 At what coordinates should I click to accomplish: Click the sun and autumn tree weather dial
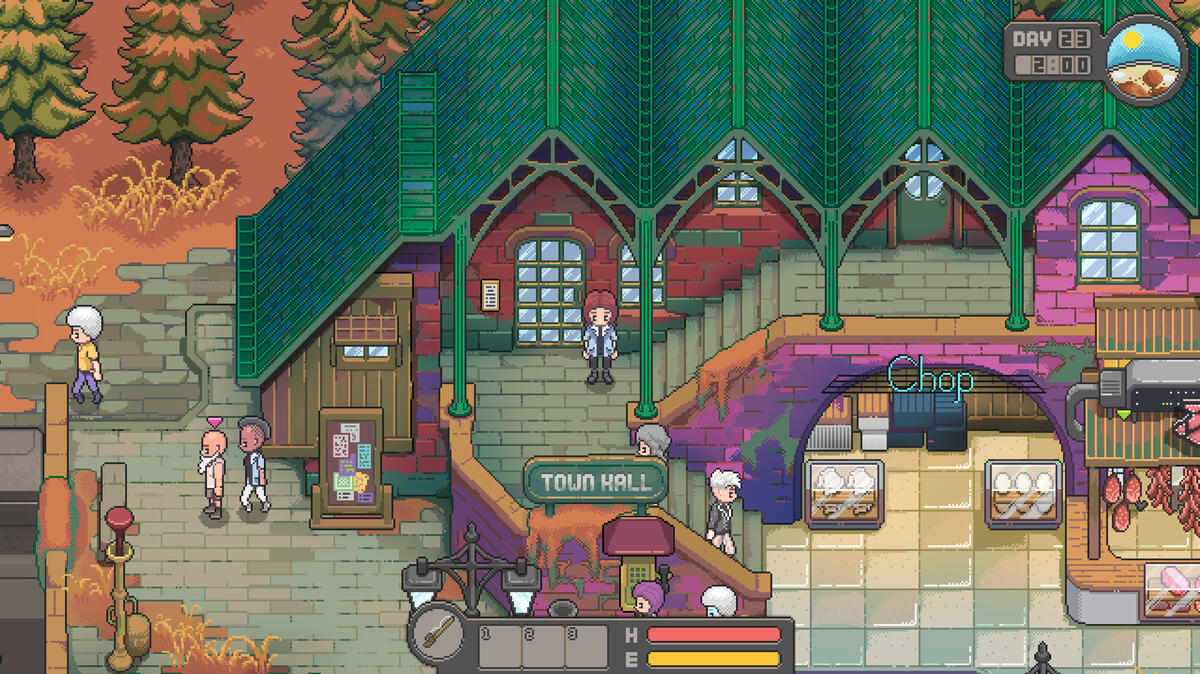click(x=1146, y=61)
